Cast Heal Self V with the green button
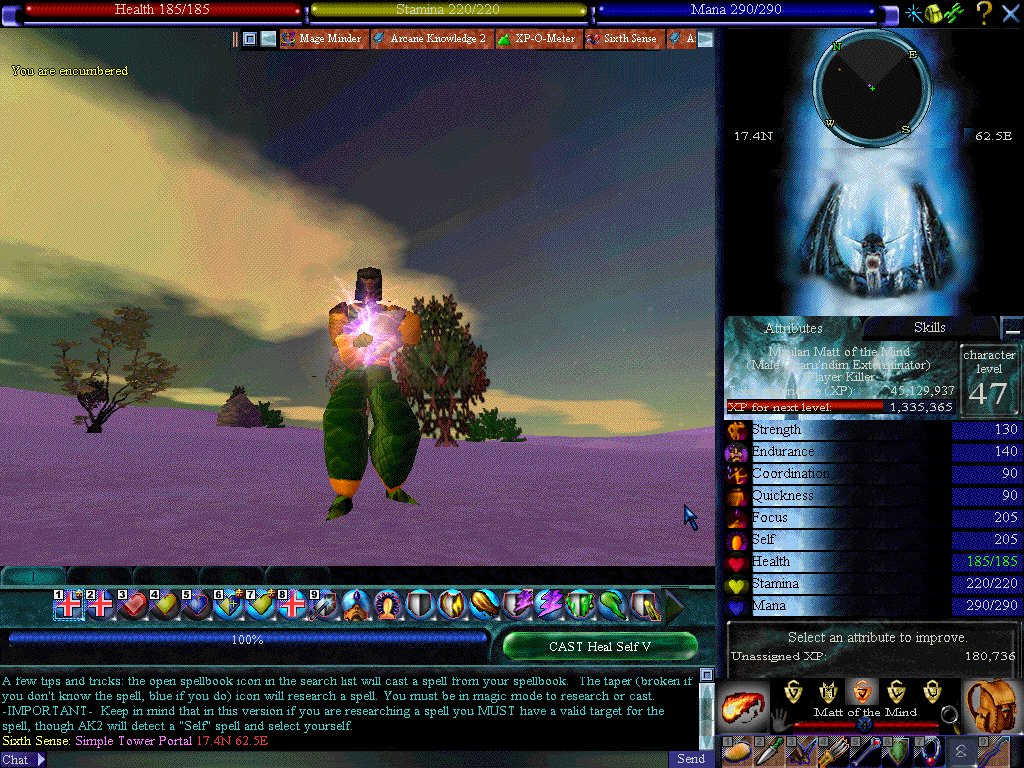 (599, 646)
